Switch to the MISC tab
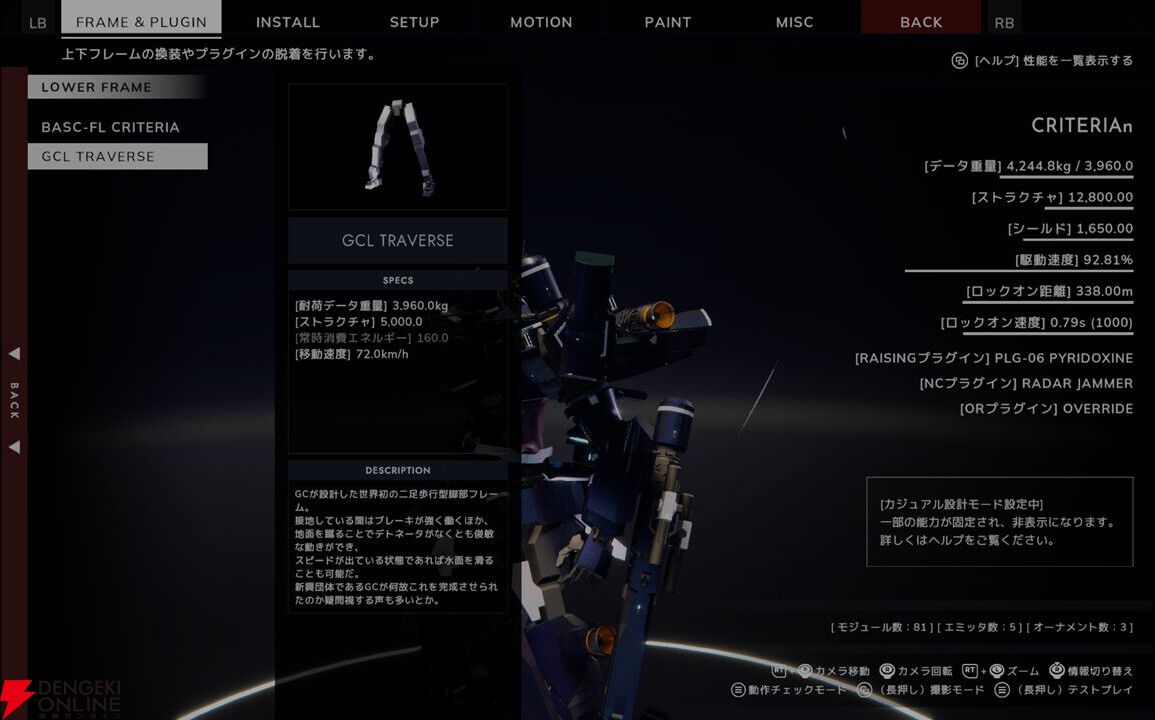This screenshot has width=1155, height=720. pyautogui.click(x=795, y=21)
